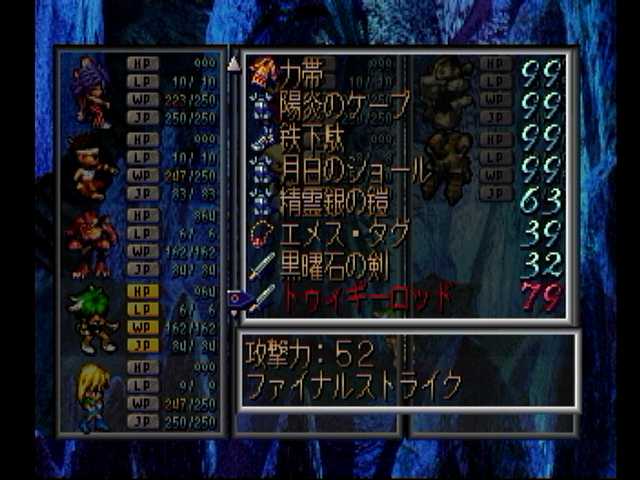The image size is (640, 480).
Task: Choose the green-haired party member
Action: pos(94,320)
